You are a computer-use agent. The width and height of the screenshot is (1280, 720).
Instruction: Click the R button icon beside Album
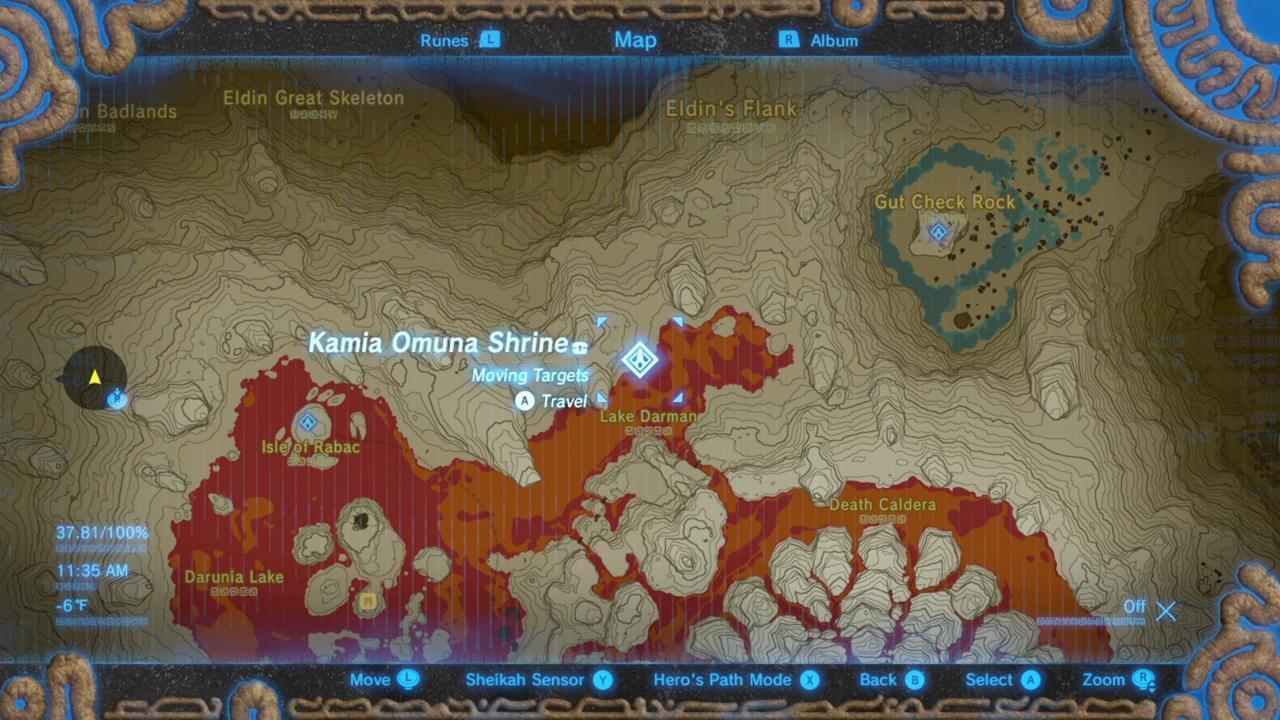(789, 40)
